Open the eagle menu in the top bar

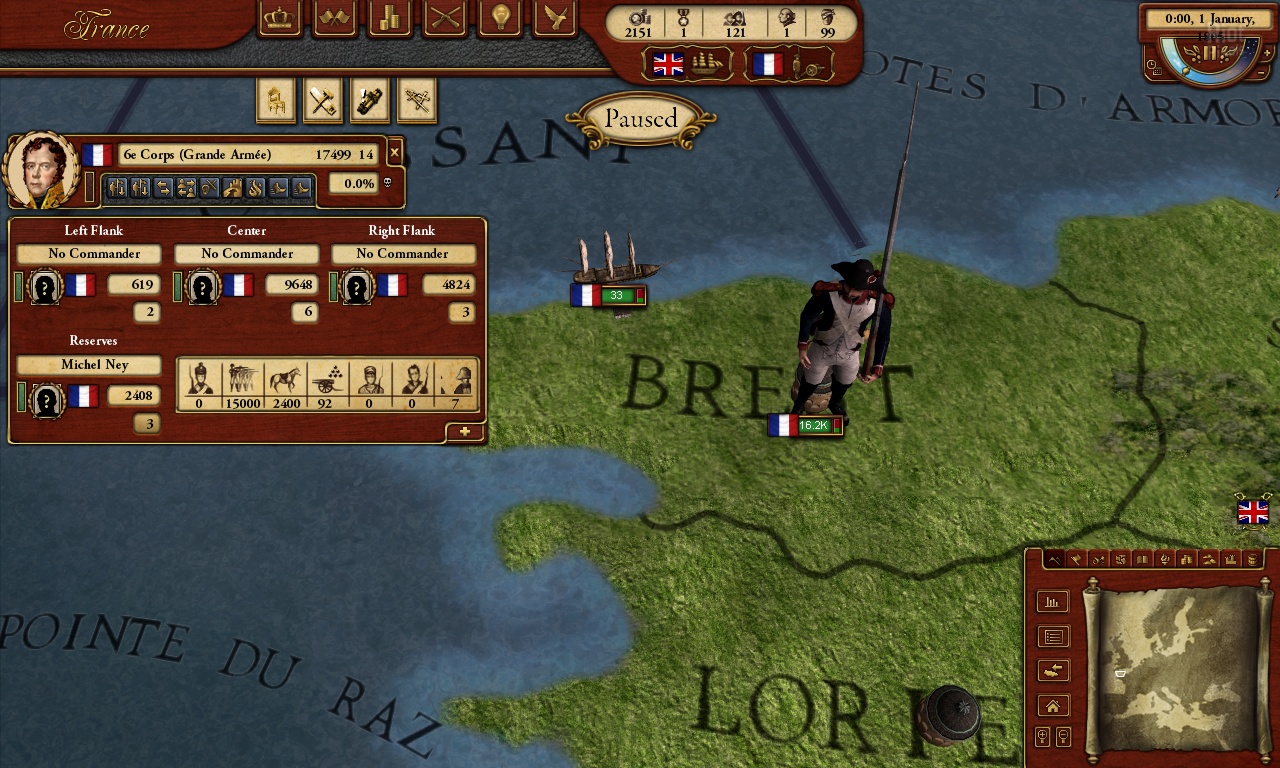coord(555,18)
